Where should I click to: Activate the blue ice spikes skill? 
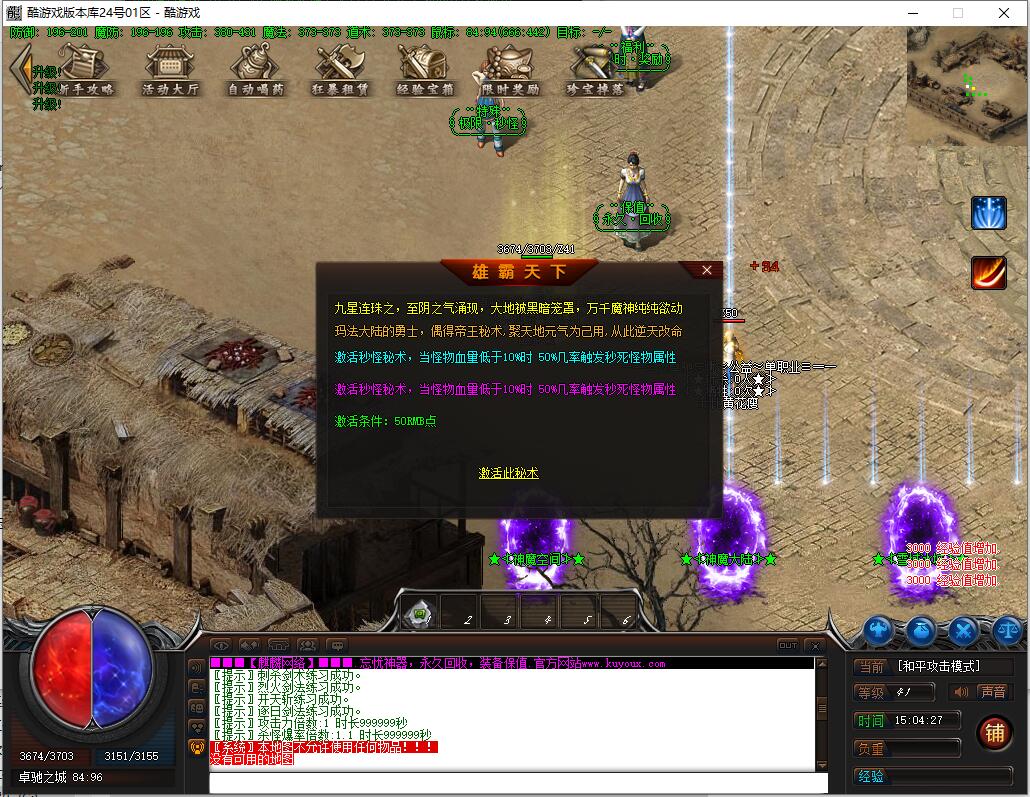click(x=989, y=213)
